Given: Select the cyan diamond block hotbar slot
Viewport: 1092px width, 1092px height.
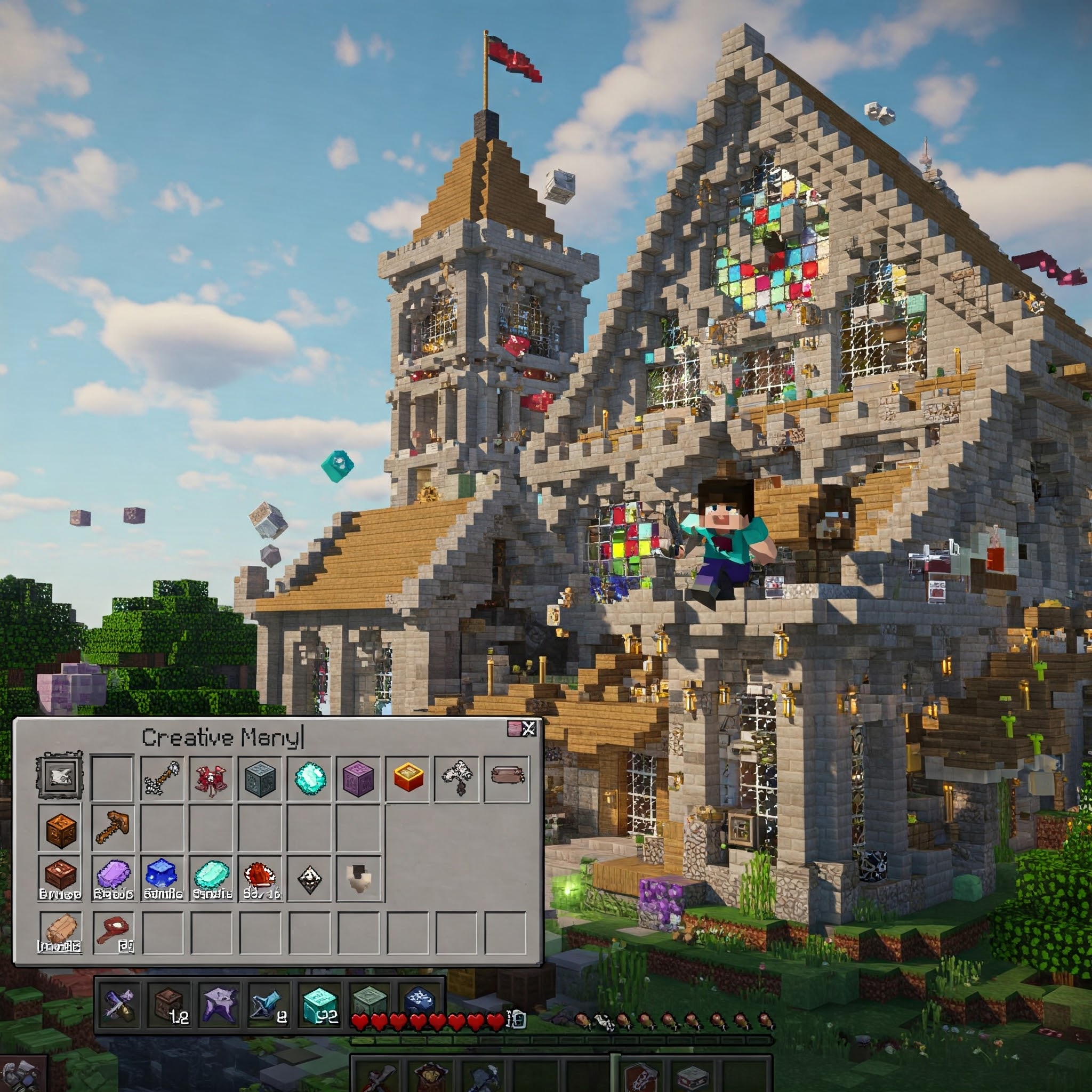Looking at the screenshot, I should tap(320, 1006).
